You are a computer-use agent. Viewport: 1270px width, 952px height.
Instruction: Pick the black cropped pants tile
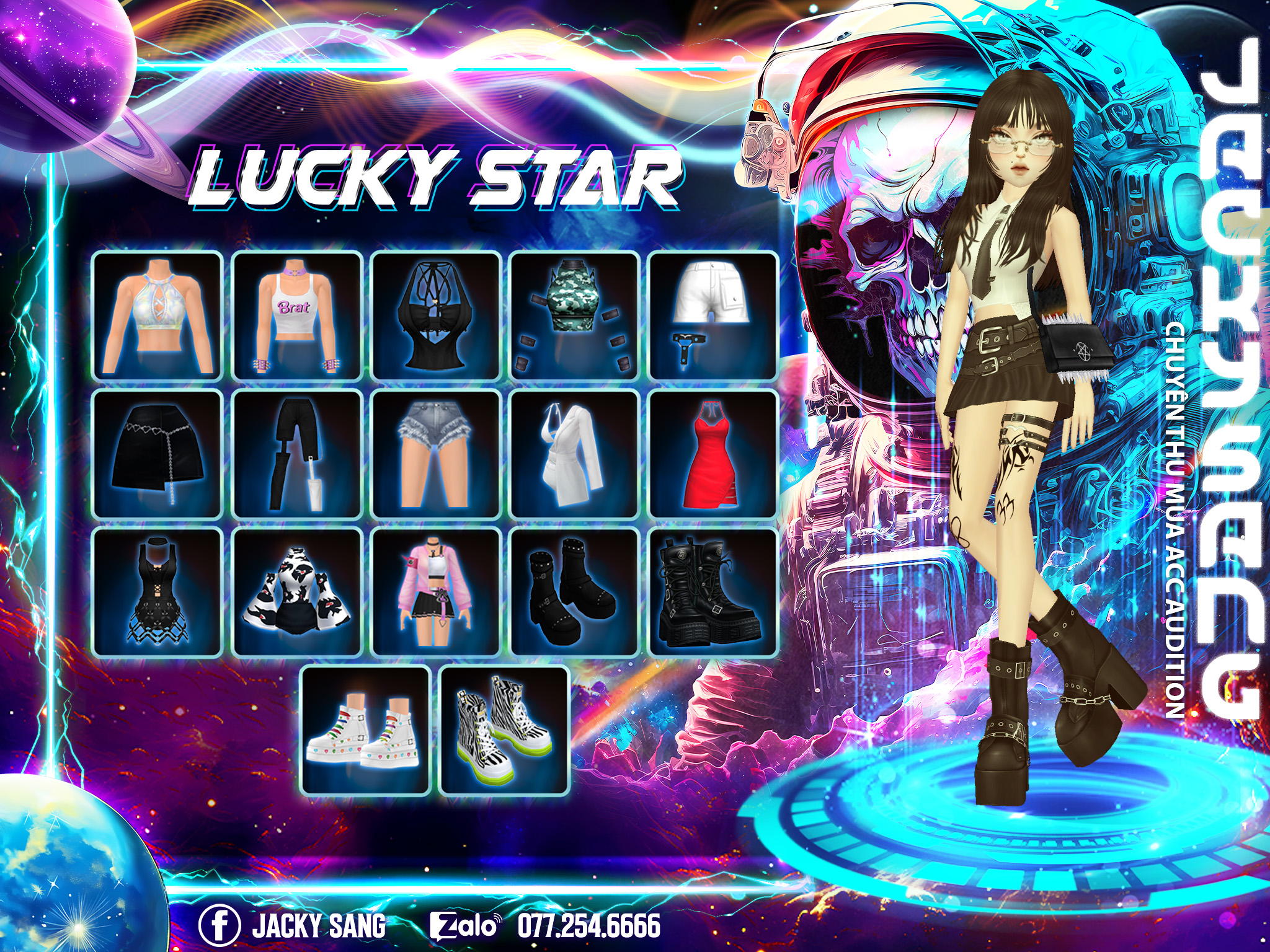point(297,454)
